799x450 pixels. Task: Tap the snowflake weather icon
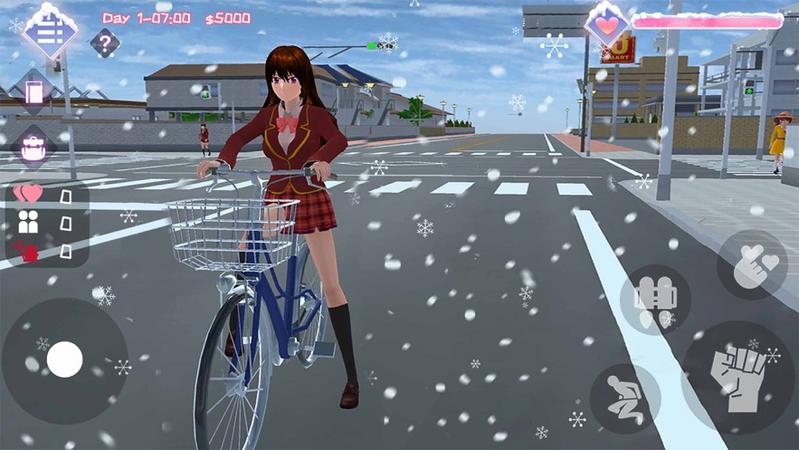554,45
